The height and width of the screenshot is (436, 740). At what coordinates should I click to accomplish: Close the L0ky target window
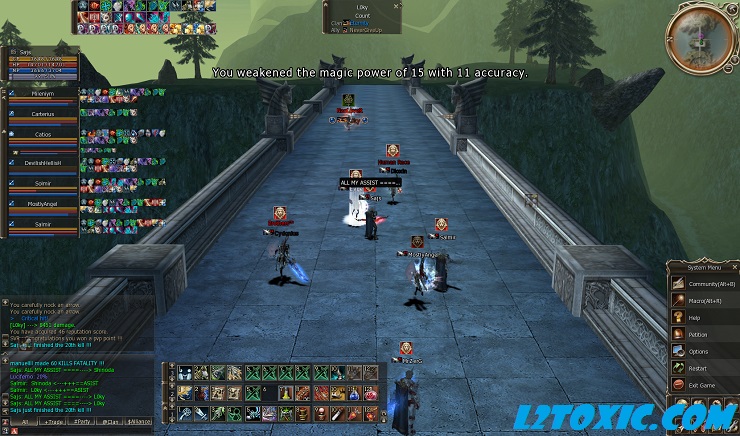click(x=396, y=6)
